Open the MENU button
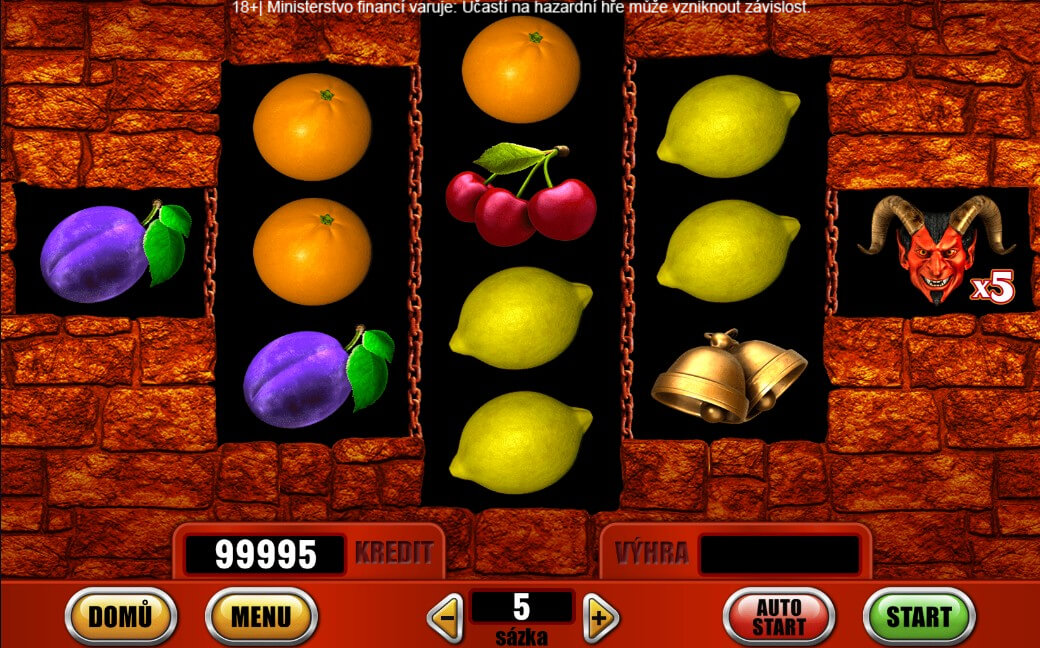This screenshot has height=648, width=1040. [x=261, y=616]
